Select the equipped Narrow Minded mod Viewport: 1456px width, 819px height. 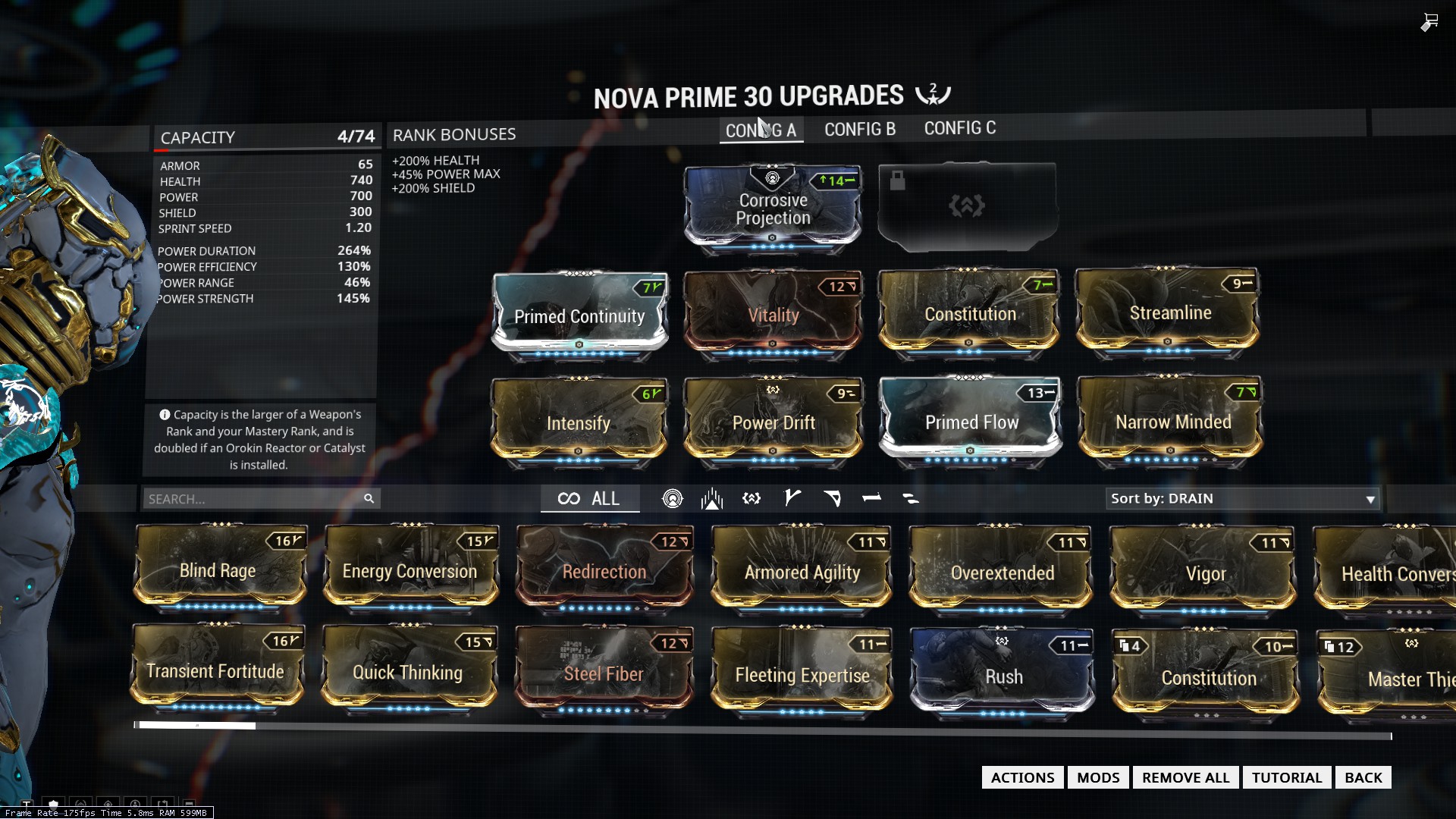pos(1172,421)
